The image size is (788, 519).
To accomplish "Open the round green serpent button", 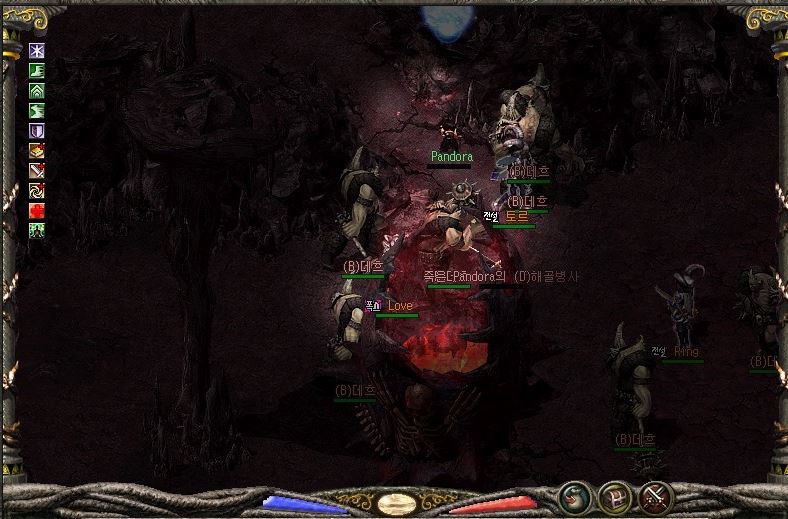I will [573, 496].
